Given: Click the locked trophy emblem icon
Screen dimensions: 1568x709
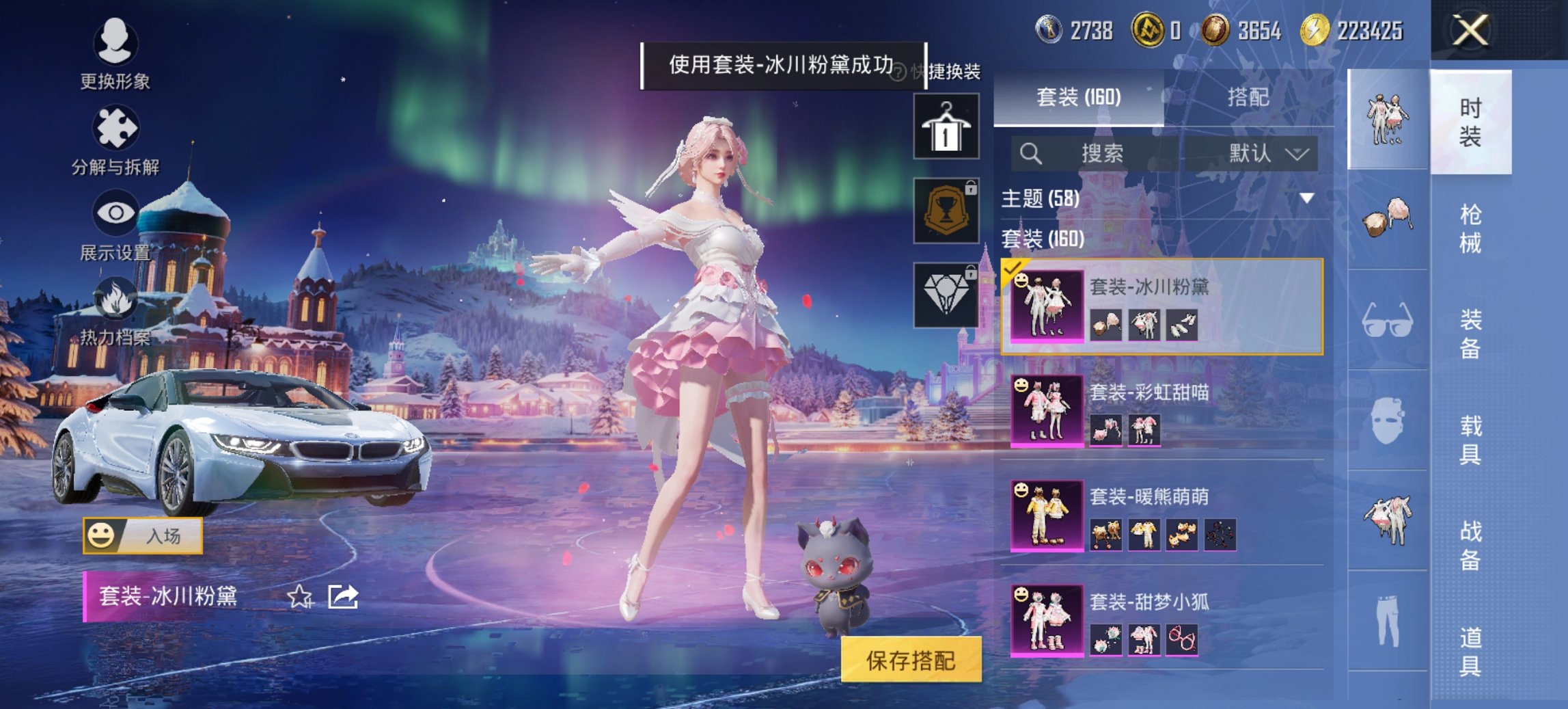Looking at the screenshot, I should pyautogui.click(x=950, y=207).
